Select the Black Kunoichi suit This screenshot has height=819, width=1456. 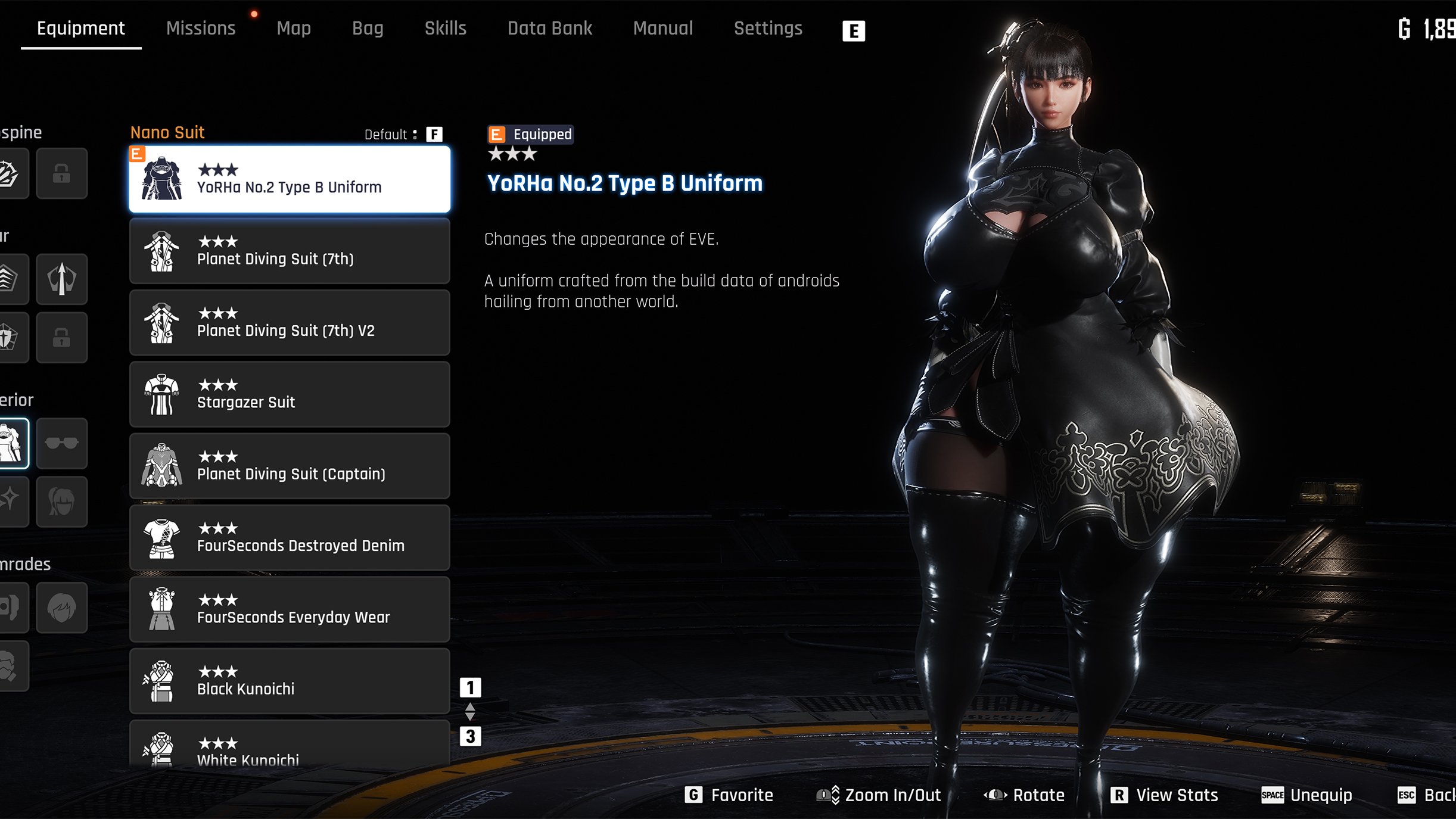click(290, 681)
